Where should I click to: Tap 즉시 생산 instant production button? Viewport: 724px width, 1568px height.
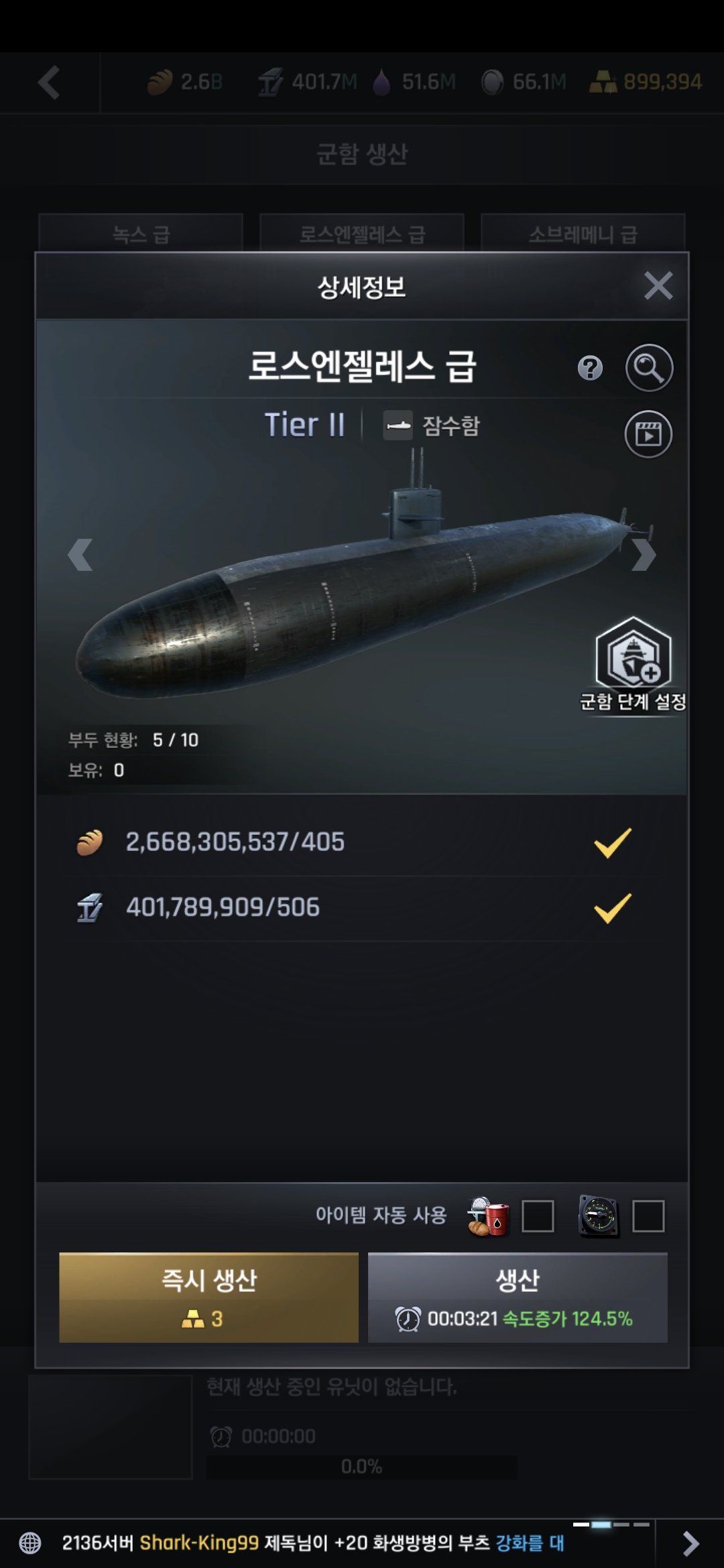coord(208,1297)
